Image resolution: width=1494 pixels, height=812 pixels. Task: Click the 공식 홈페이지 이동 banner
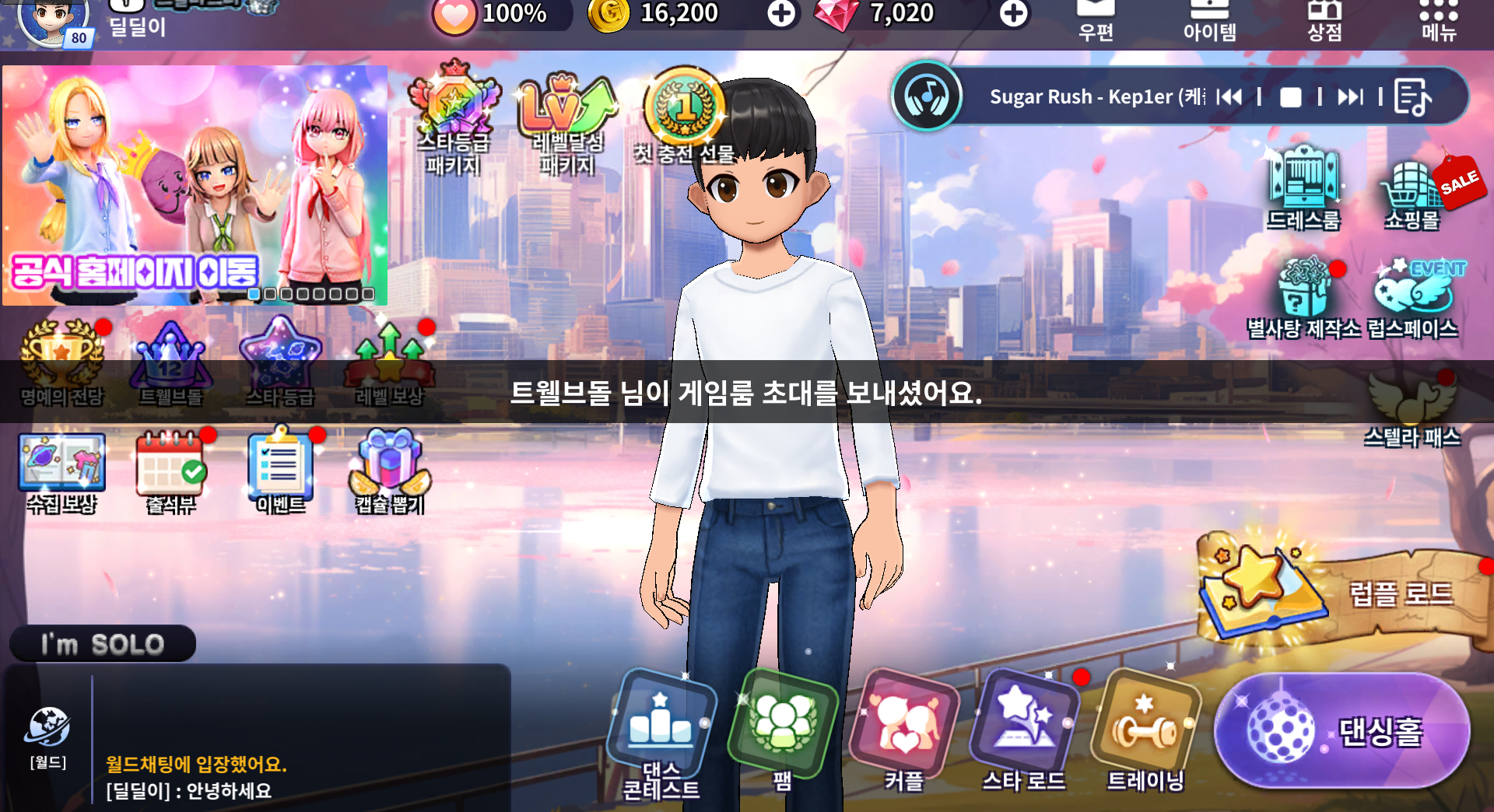[195, 185]
